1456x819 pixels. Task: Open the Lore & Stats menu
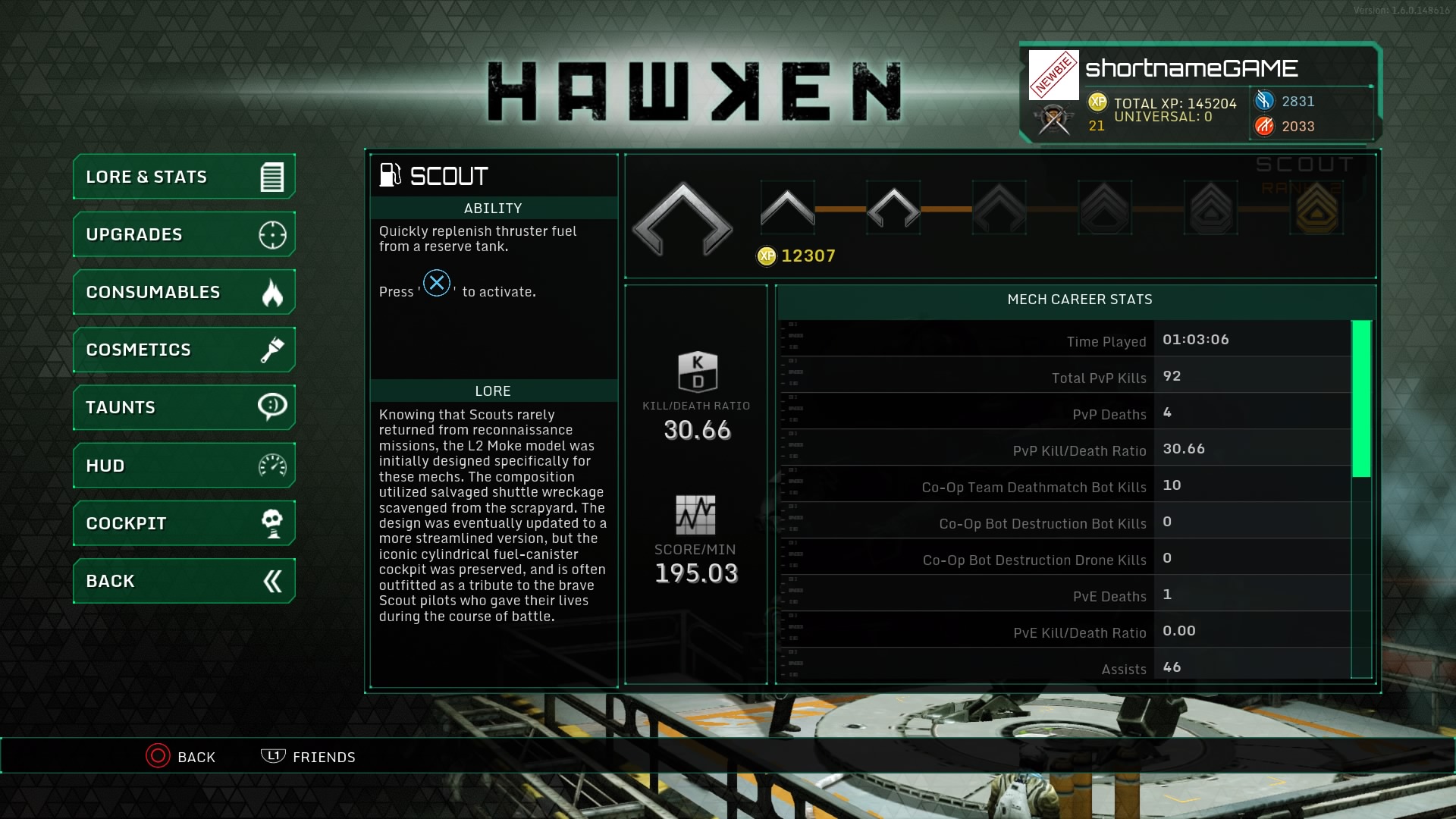coord(184,177)
